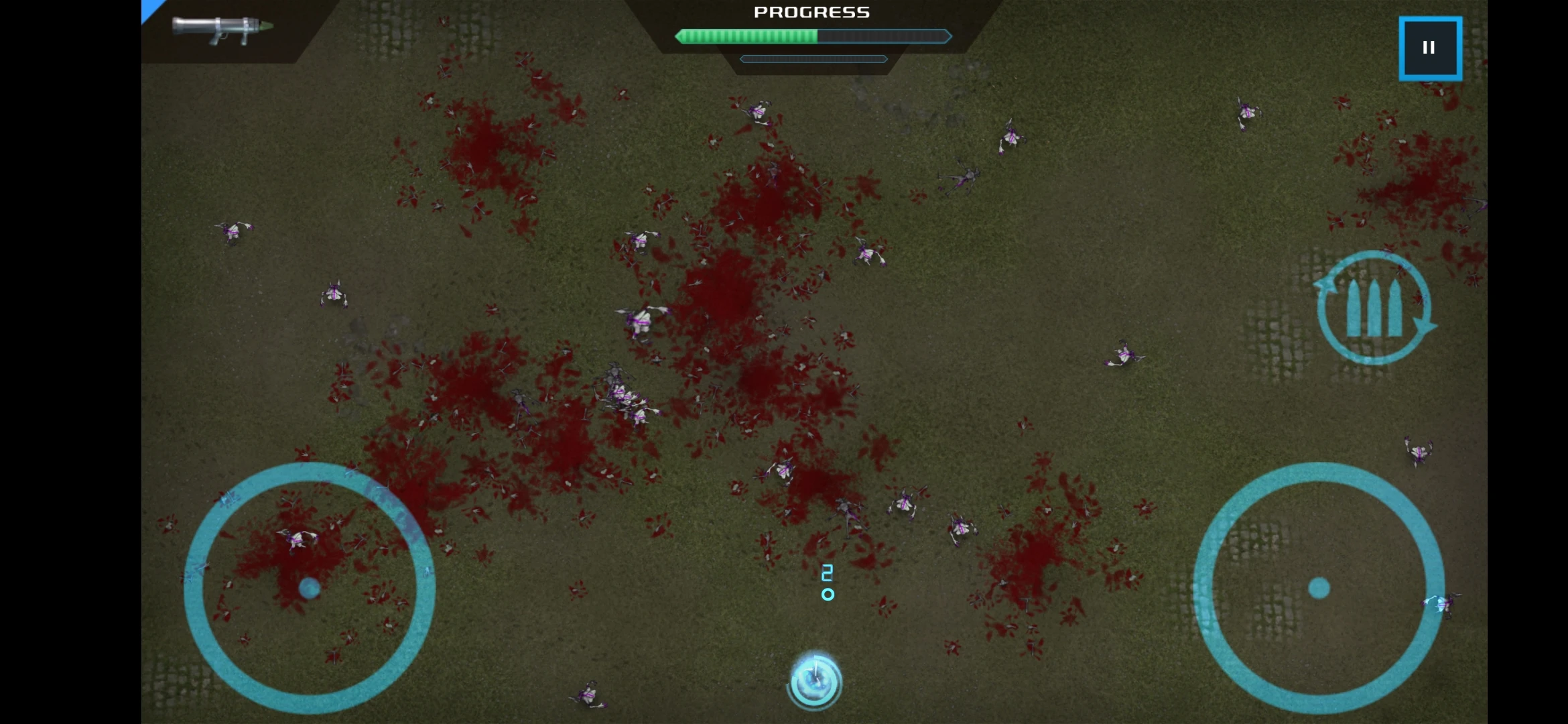Viewport: 1568px width, 724px height.
Task: Tap the right aiming joystick
Action: tap(1319, 588)
